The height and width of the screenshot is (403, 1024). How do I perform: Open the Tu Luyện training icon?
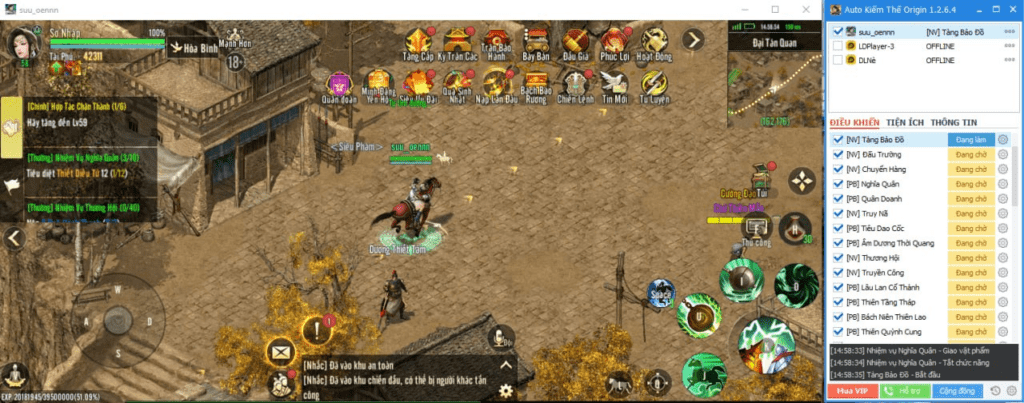pos(653,84)
